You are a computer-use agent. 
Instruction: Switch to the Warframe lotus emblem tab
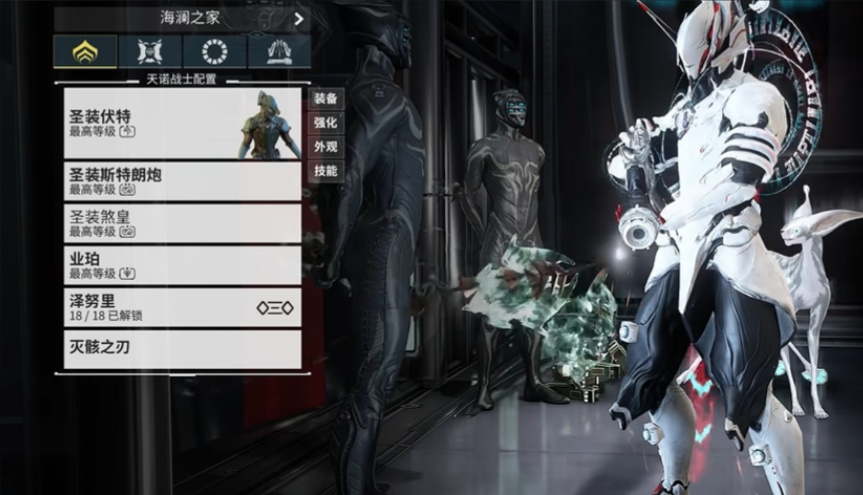[84, 52]
